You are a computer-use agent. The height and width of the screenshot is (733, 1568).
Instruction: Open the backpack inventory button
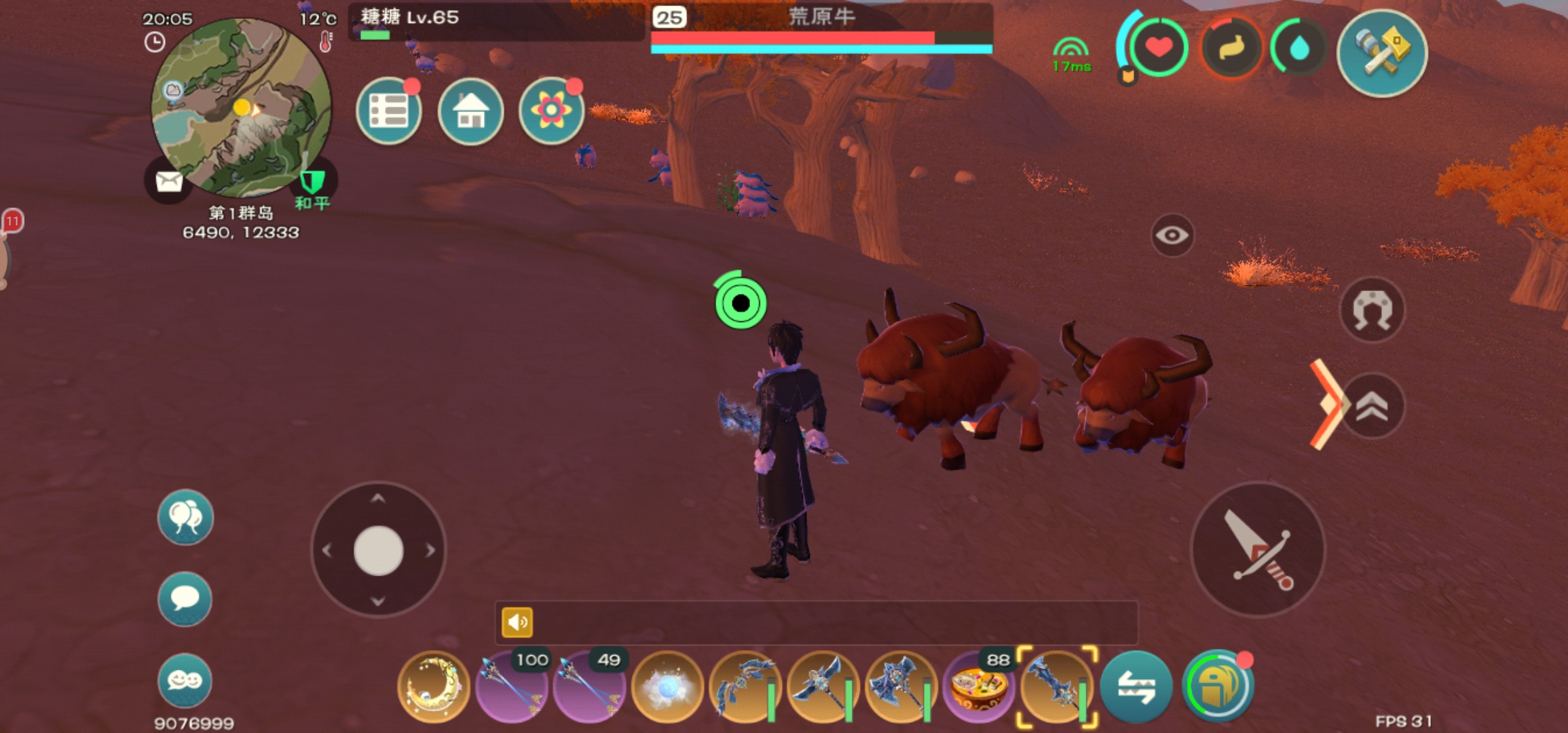pos(1218,687)
